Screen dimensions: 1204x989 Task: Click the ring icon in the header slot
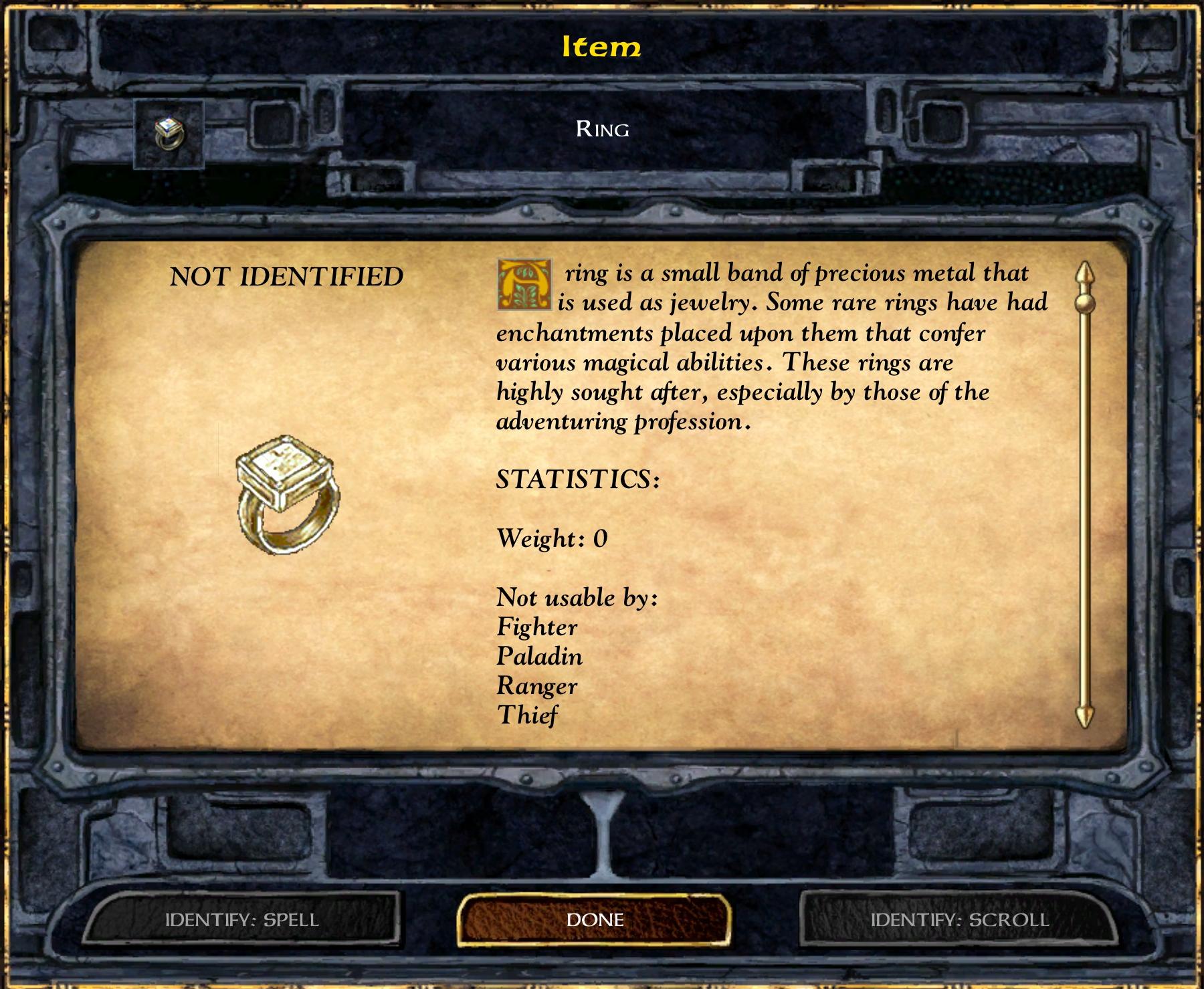169,134
